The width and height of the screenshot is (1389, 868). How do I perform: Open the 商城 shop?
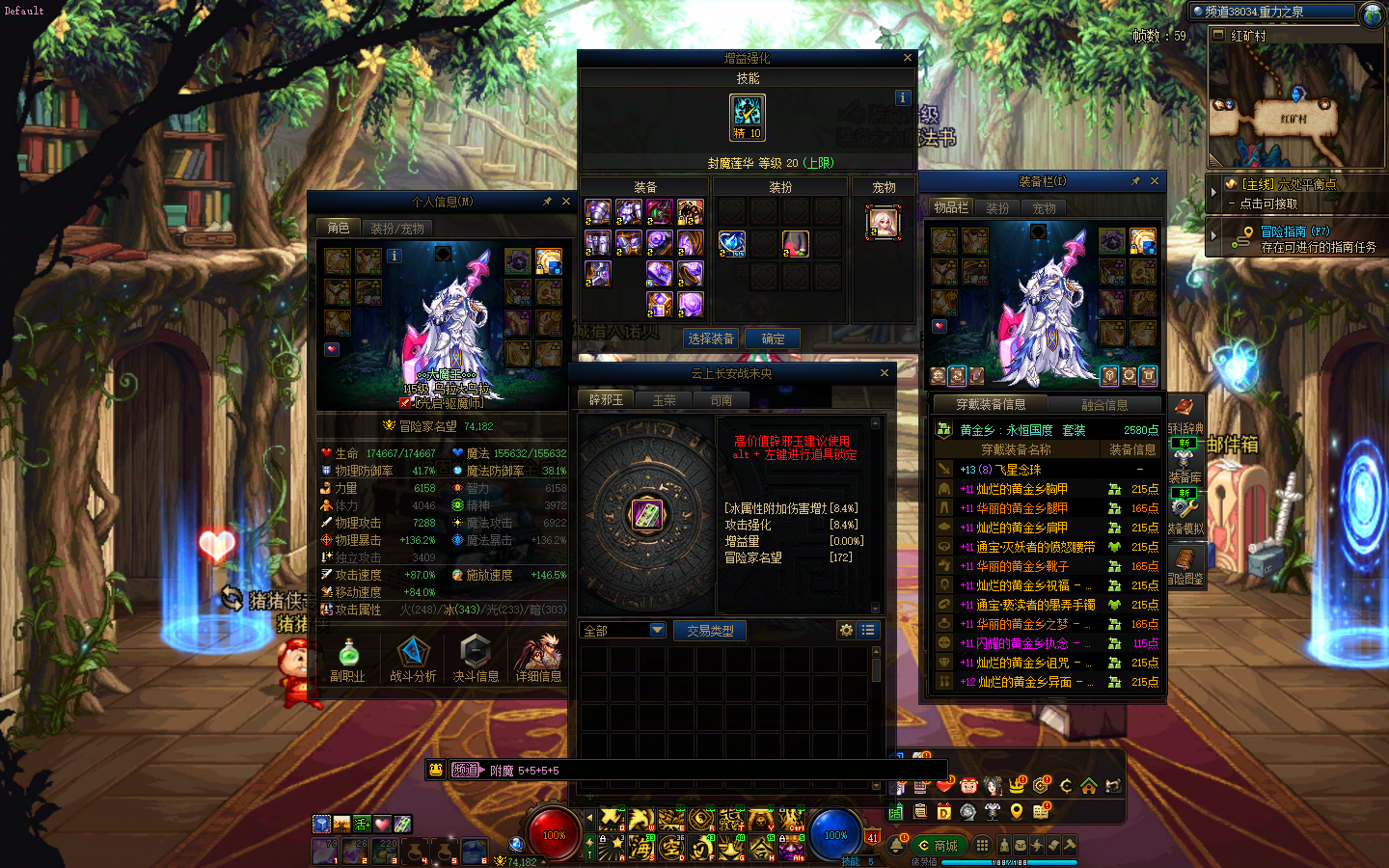tap(938, 846)
